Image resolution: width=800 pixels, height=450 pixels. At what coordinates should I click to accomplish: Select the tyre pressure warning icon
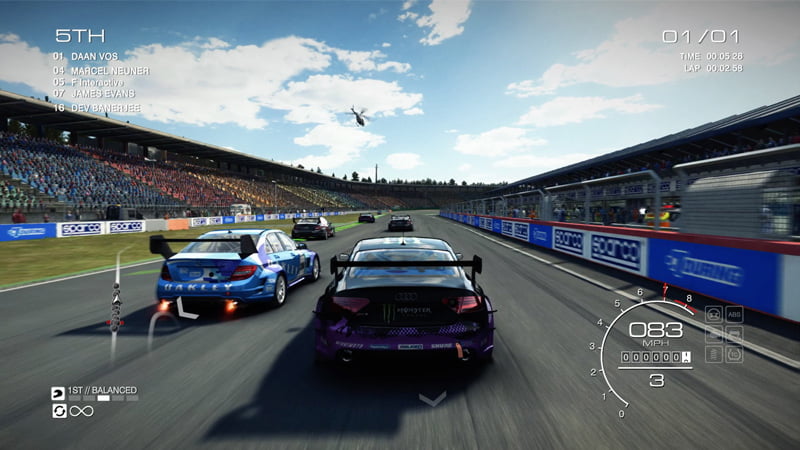pos(734,354)
